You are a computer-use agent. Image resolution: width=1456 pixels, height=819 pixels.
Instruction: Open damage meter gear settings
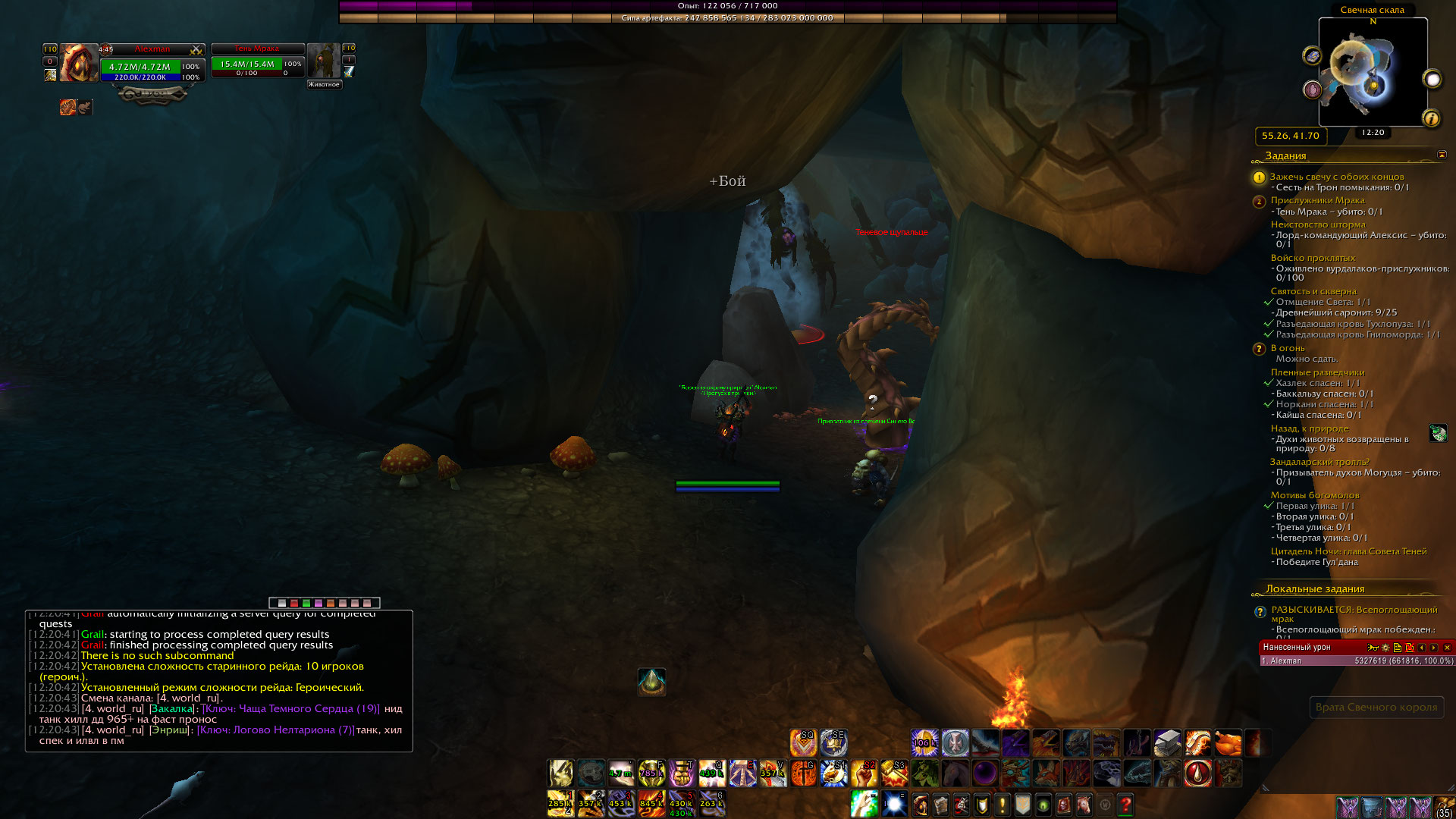pyautogui.click(x=1385, y=648)
